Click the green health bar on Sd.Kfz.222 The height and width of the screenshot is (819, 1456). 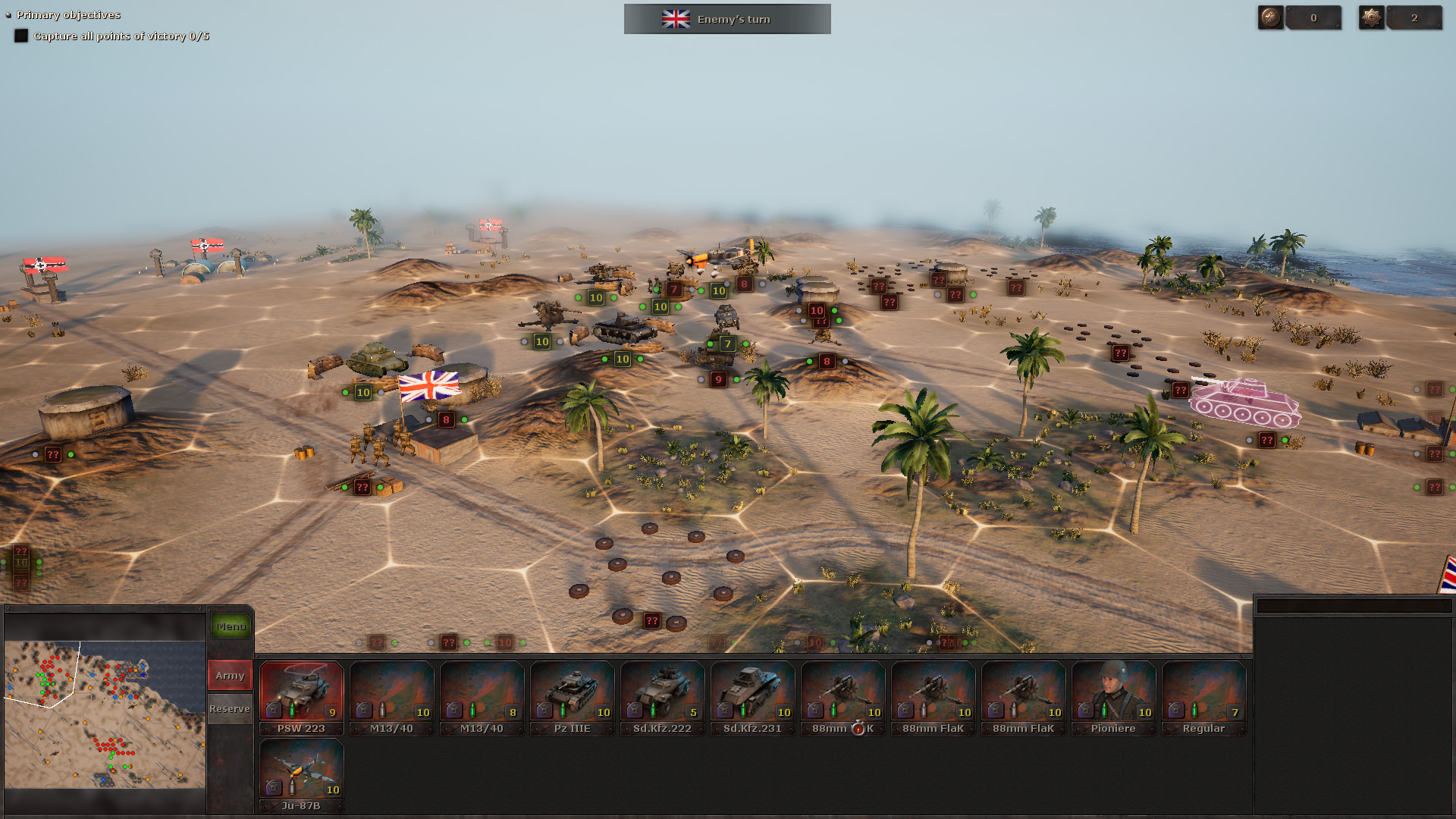point(653,712)
